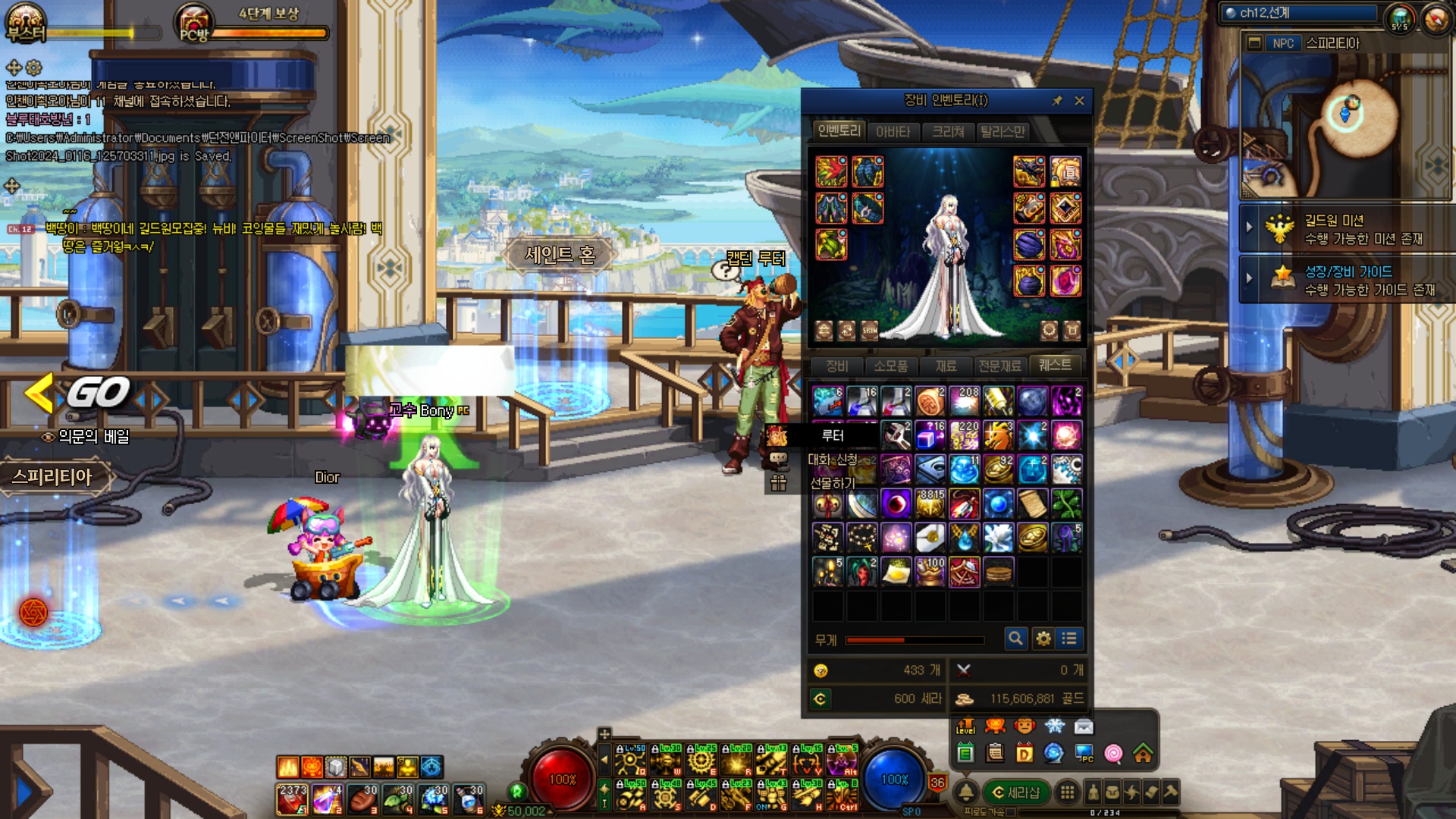
Task: Open the 세라샵 cash shop
Action: pos(1016,792)
